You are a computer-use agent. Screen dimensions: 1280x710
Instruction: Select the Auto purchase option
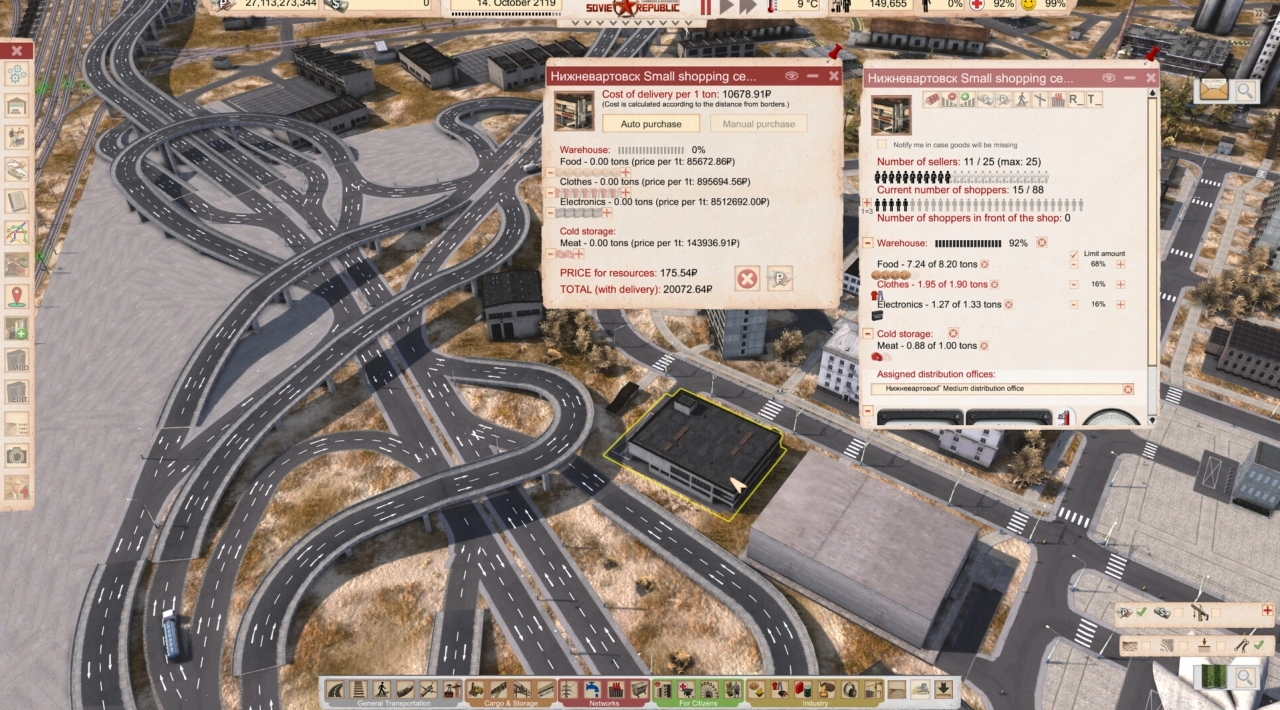click(x=651, y=124)
